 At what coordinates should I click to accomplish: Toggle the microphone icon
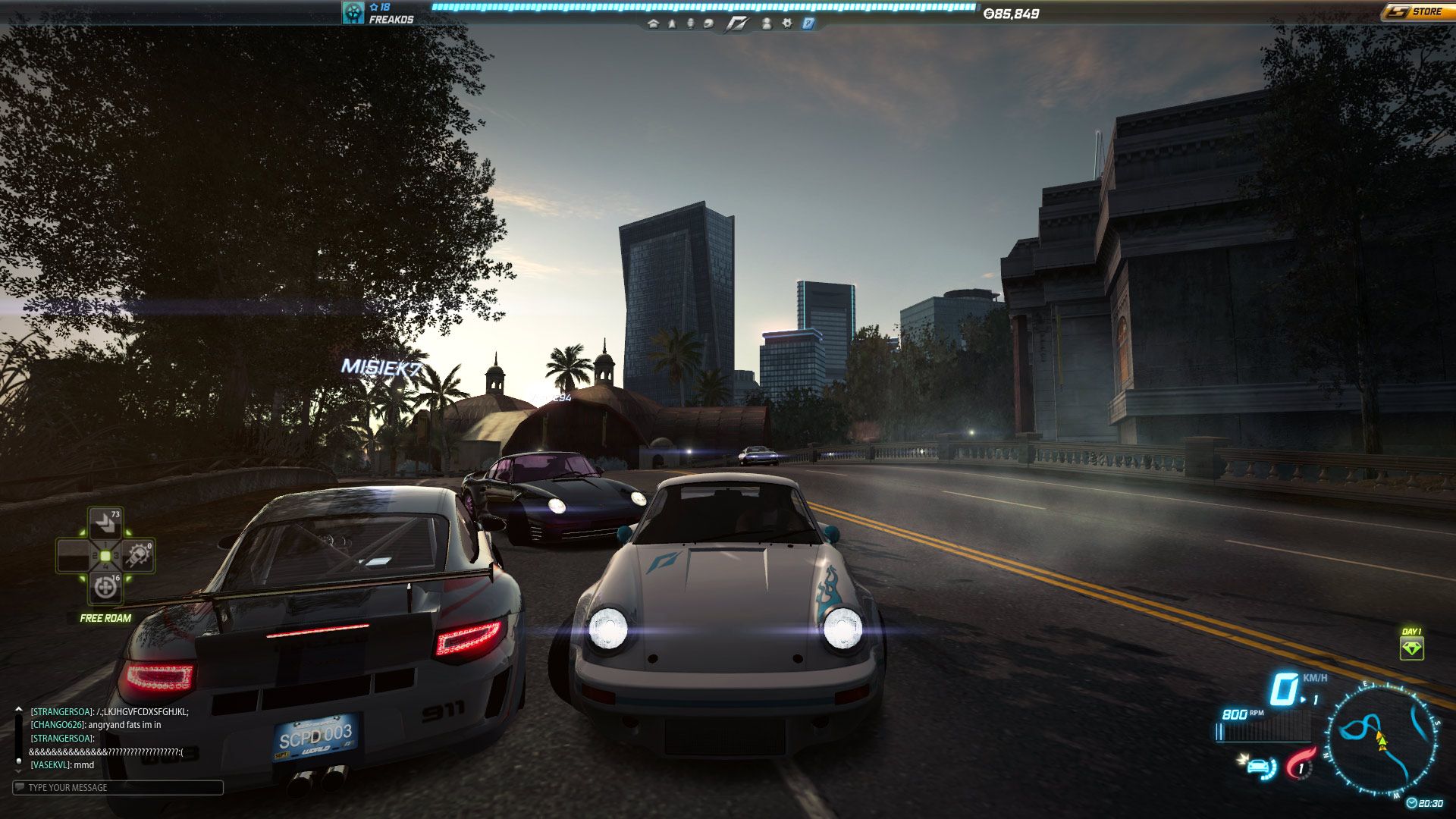pos(690,24)
